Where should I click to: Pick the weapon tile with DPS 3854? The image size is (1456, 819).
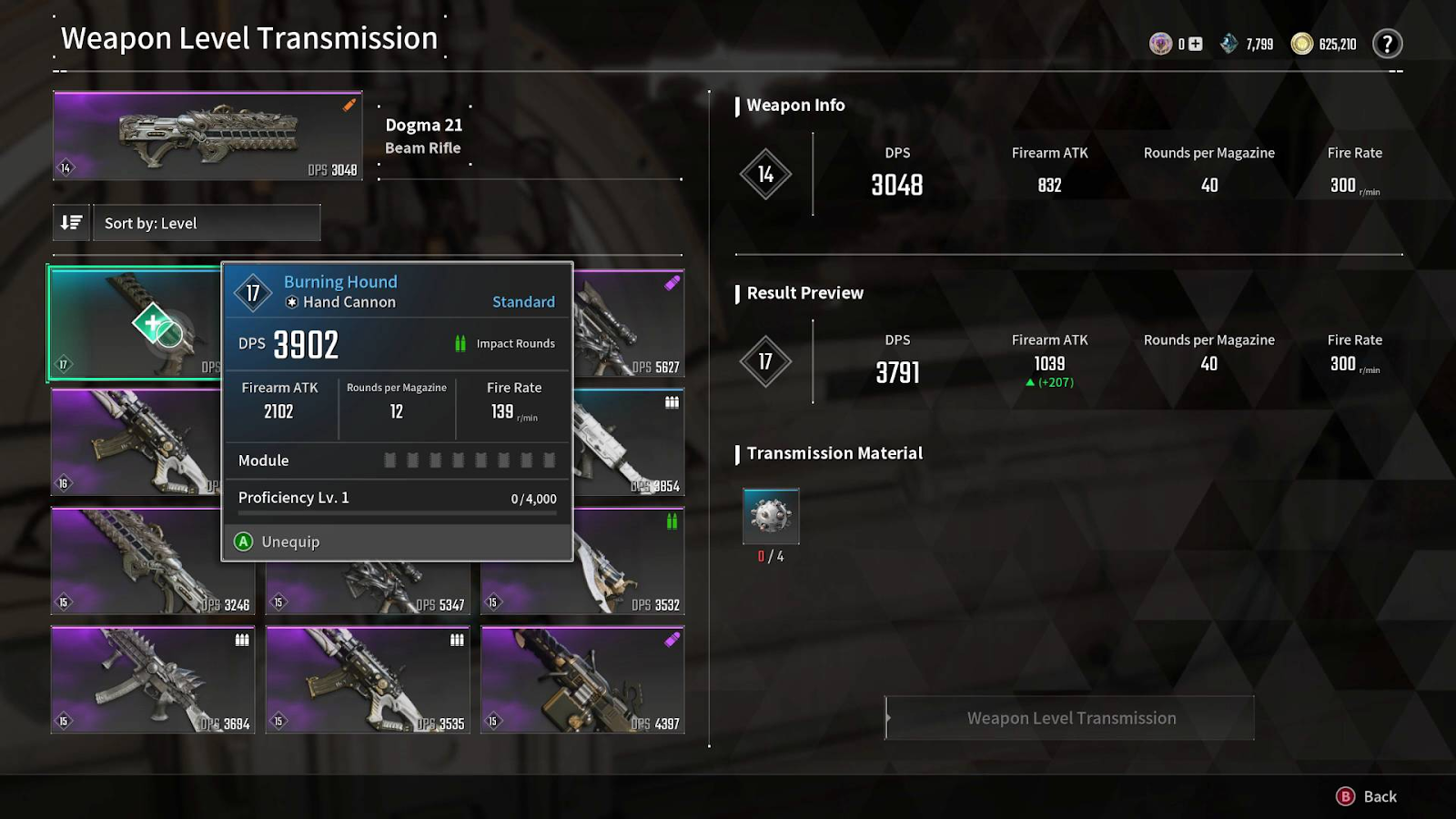630,443
